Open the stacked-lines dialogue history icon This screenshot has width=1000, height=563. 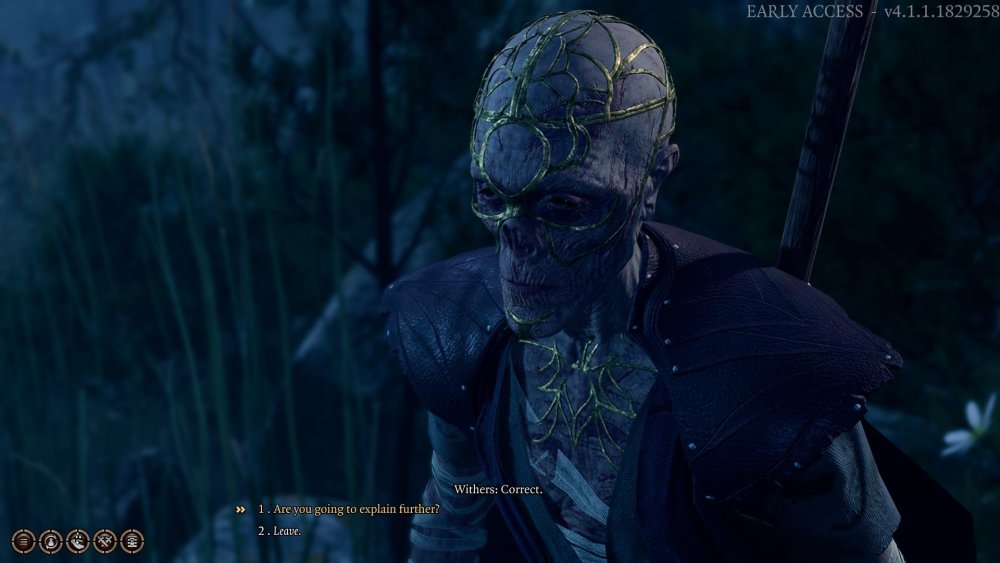(24, 542)
